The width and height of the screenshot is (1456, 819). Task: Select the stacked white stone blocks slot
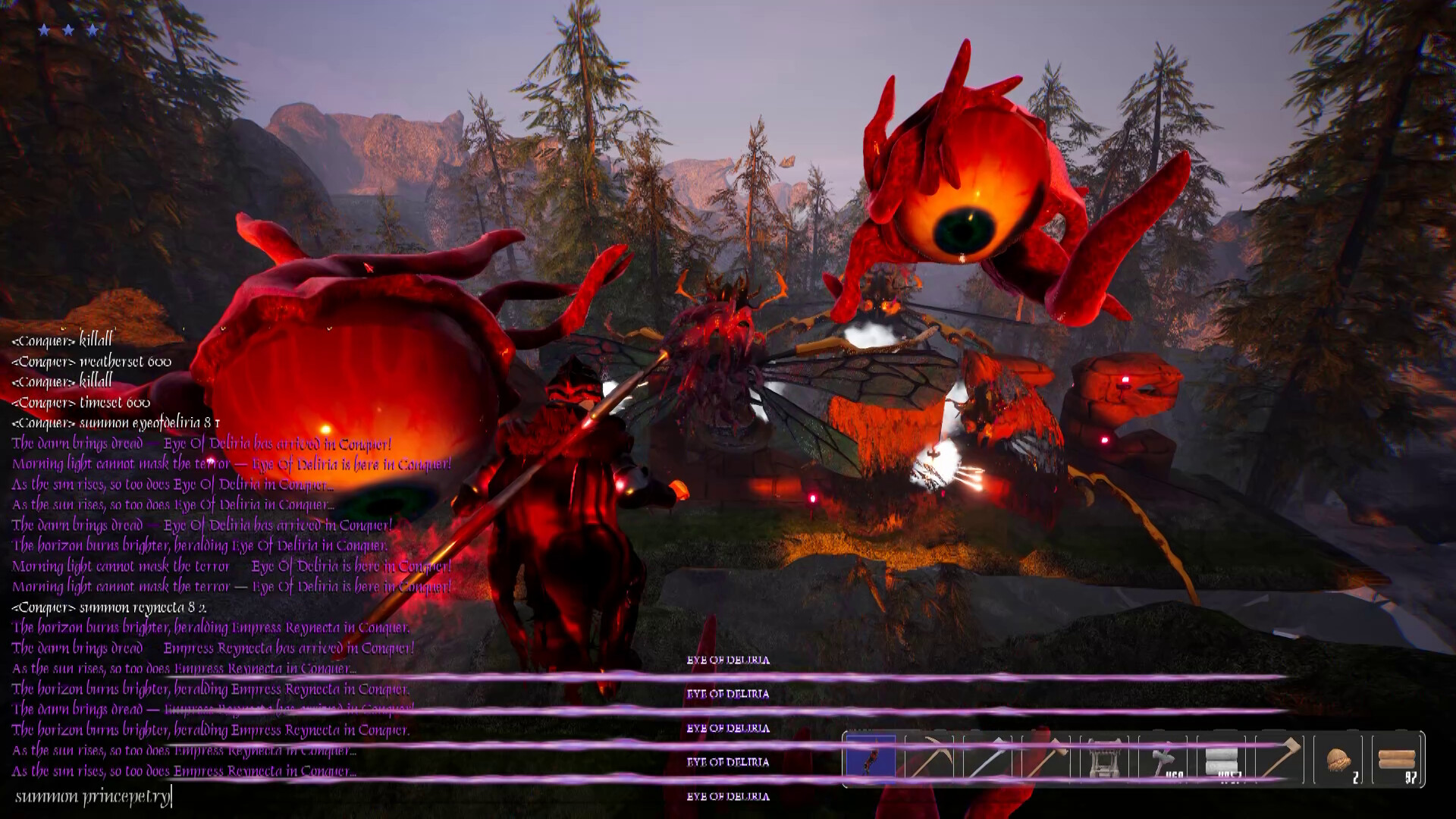pyautogui.click(x=1221, y=758)
